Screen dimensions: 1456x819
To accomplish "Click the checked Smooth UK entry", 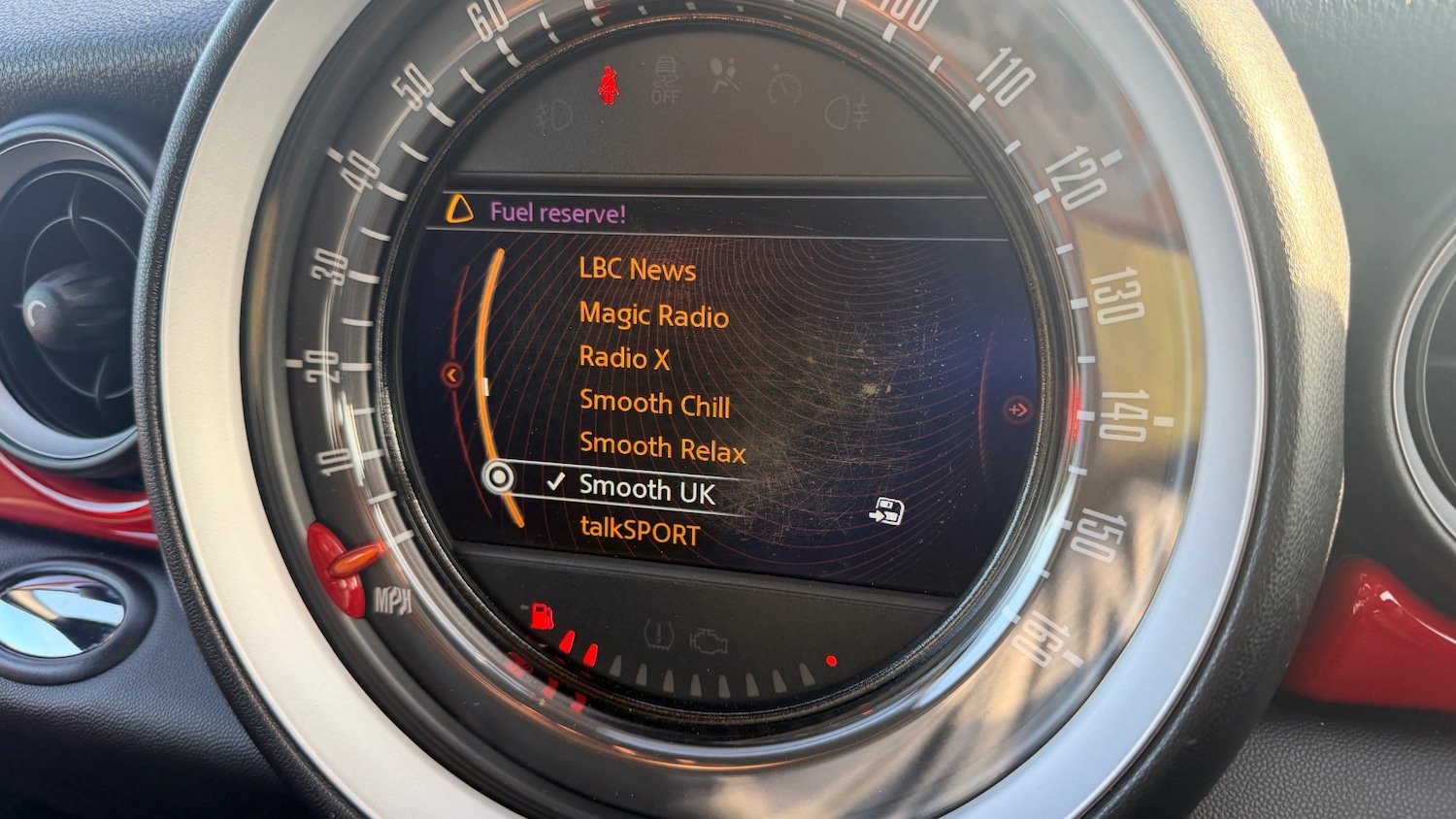I will [646, 490].
